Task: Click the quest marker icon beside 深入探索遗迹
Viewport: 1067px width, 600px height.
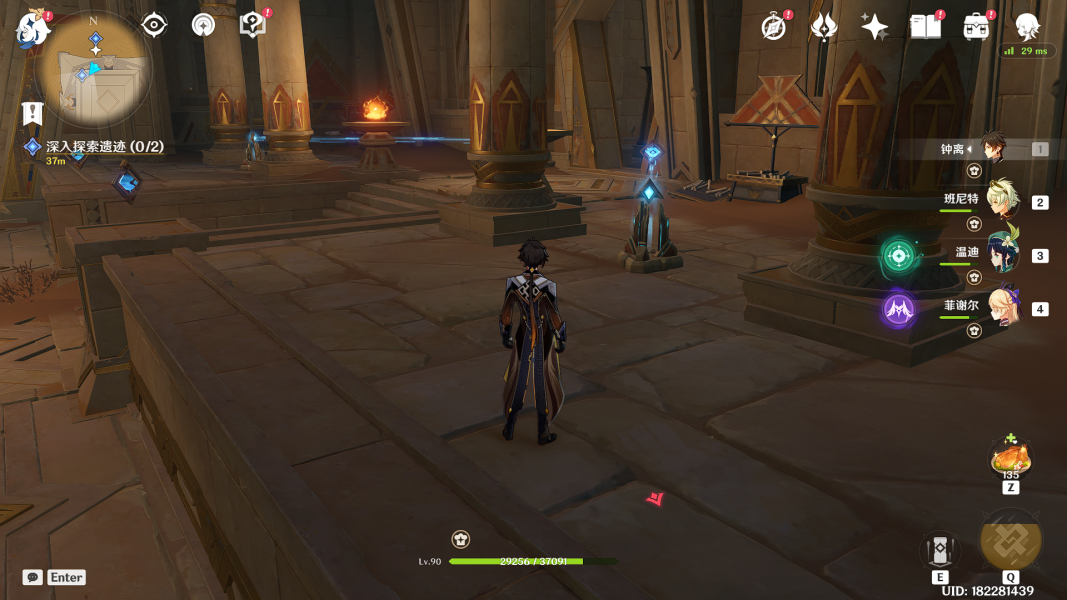Action: click(33, 147)
